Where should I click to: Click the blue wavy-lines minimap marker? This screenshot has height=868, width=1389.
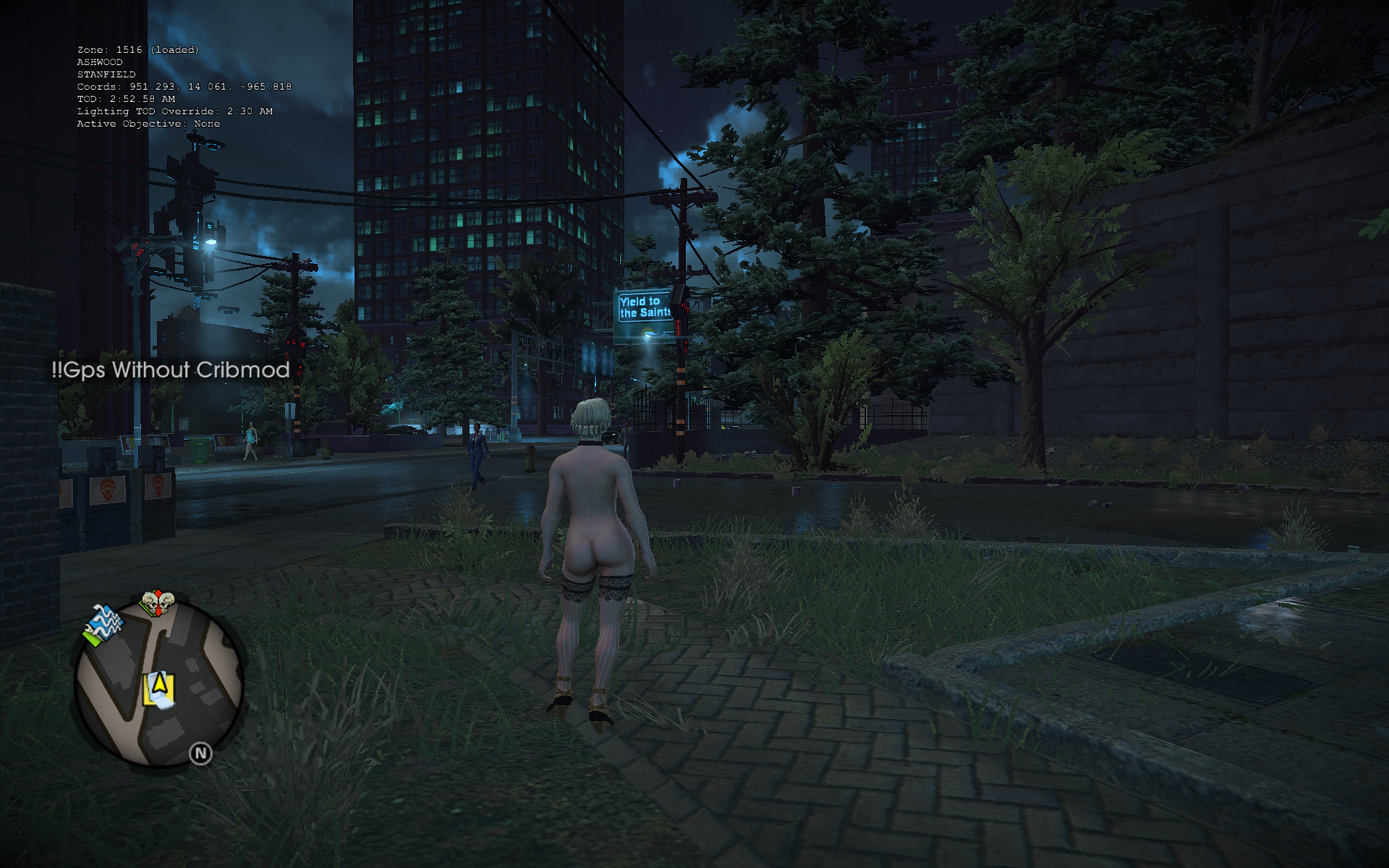coord(104,623)
